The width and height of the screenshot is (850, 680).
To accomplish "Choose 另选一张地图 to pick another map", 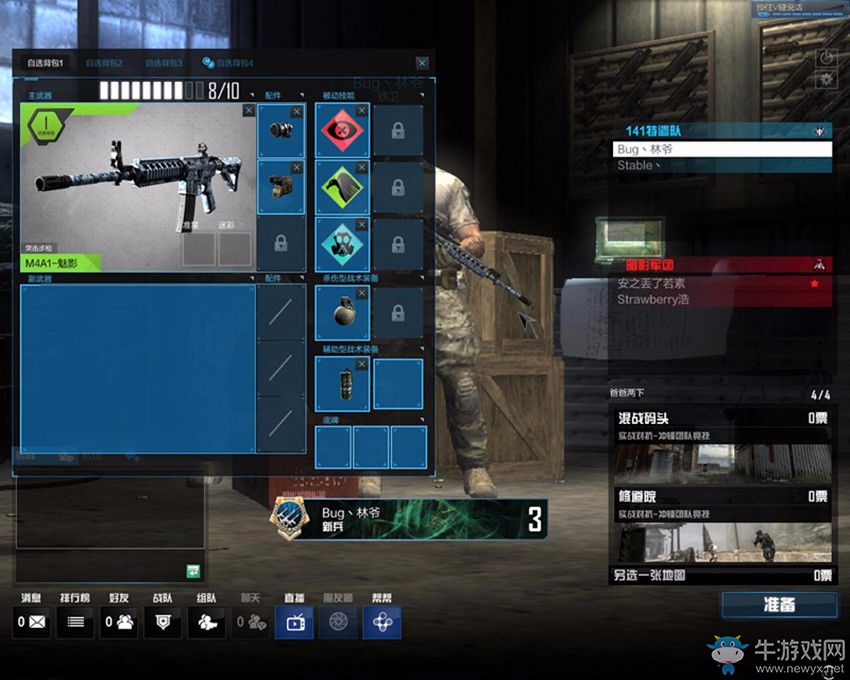I will tap(721, 575).
